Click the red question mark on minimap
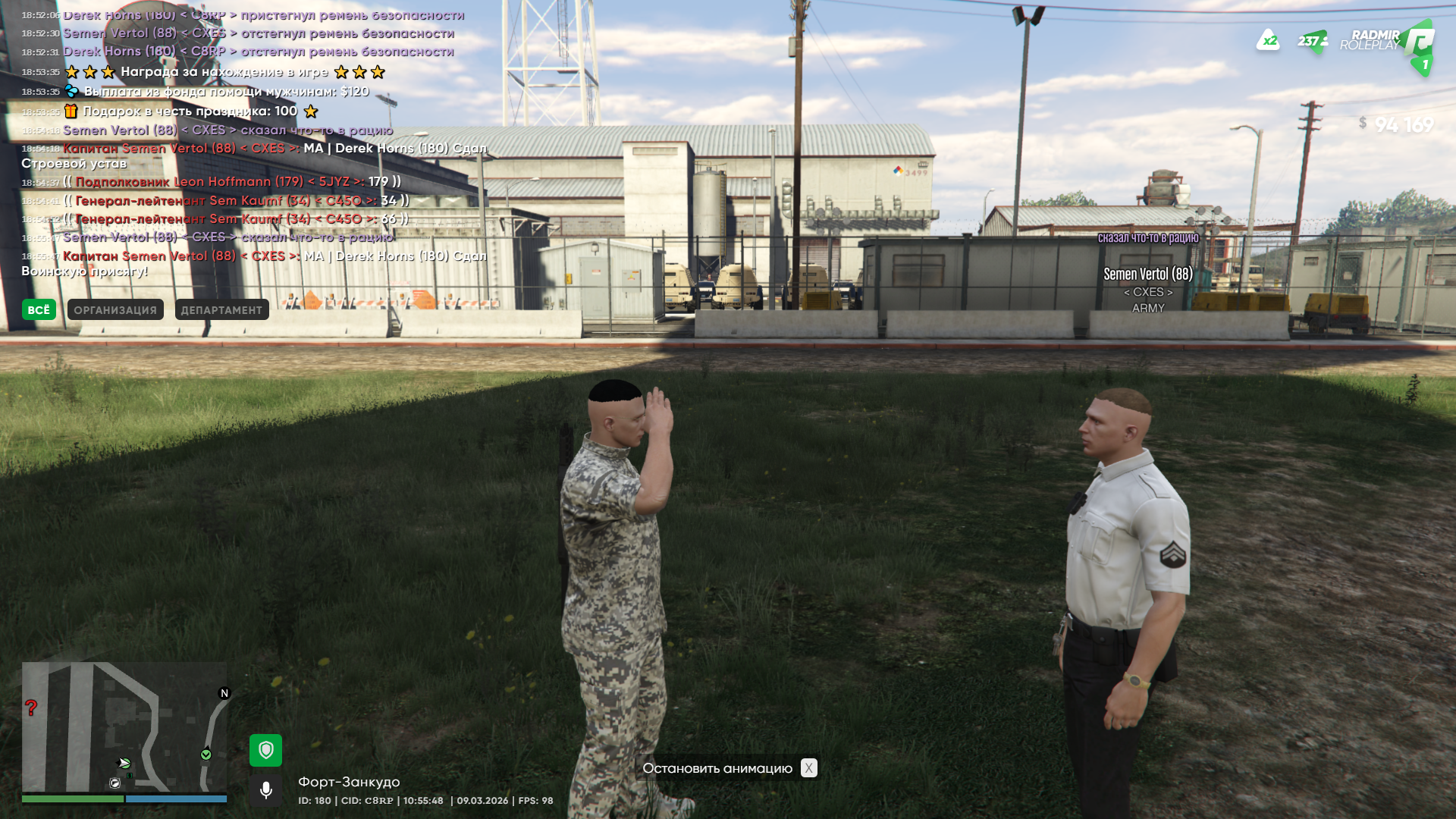Image resolution: width=1456 pixels, height=819 pixels. pyautogui.click(x=31, y=708)
